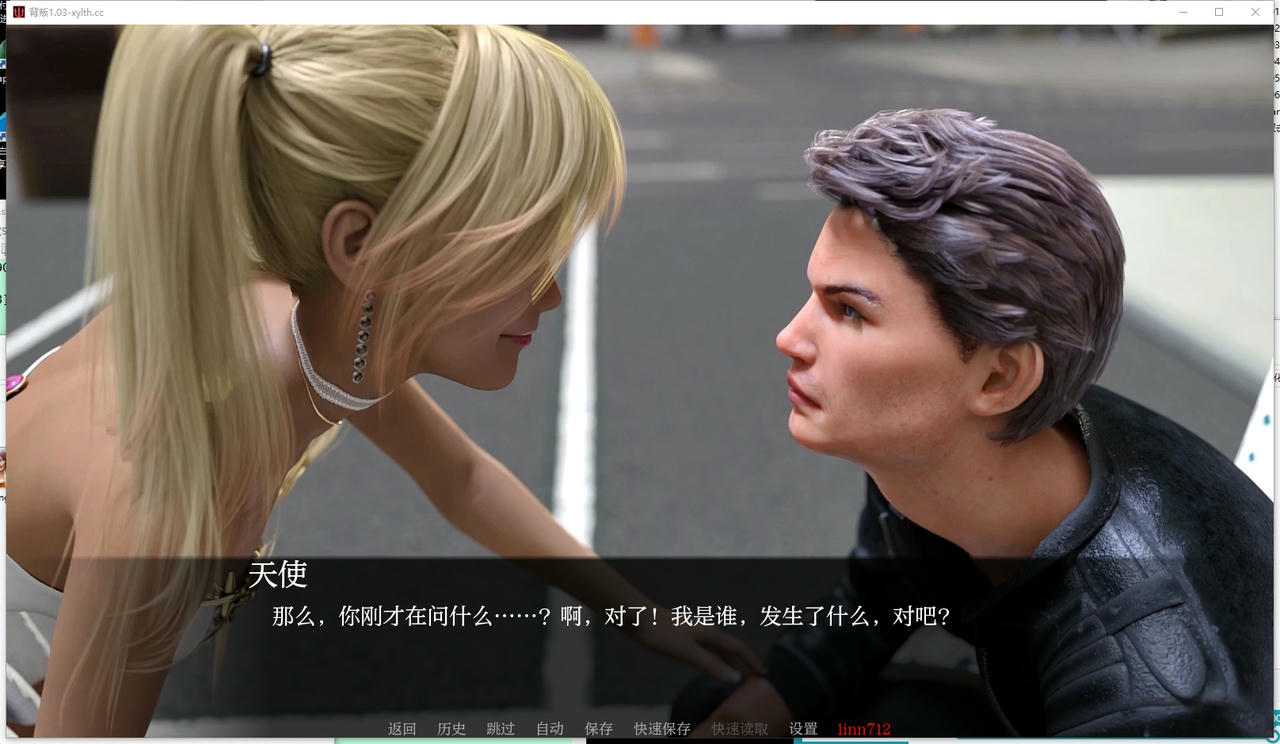Screen dimensions: 1280x744
Task: Toggle 自动 auto-read mode
Action: point(549,729)
